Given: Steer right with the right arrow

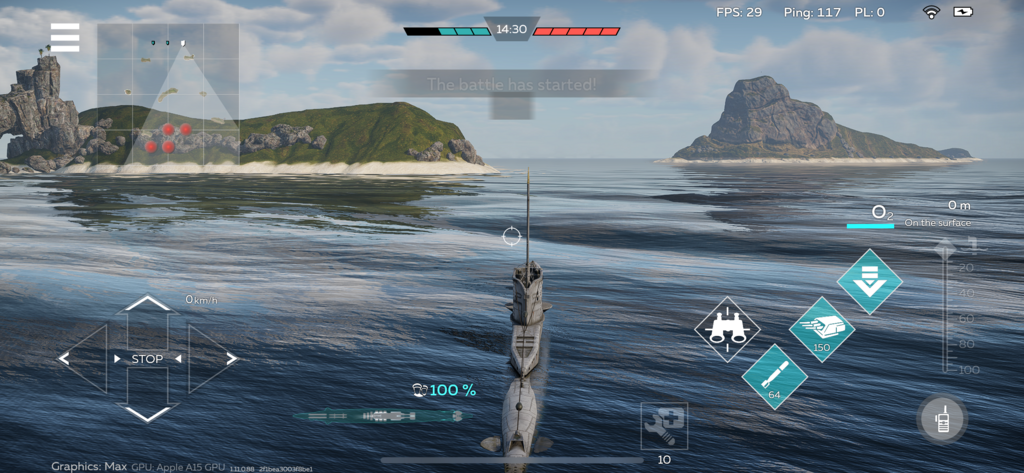Looking at the screenshot, I should tap(214, 358).
